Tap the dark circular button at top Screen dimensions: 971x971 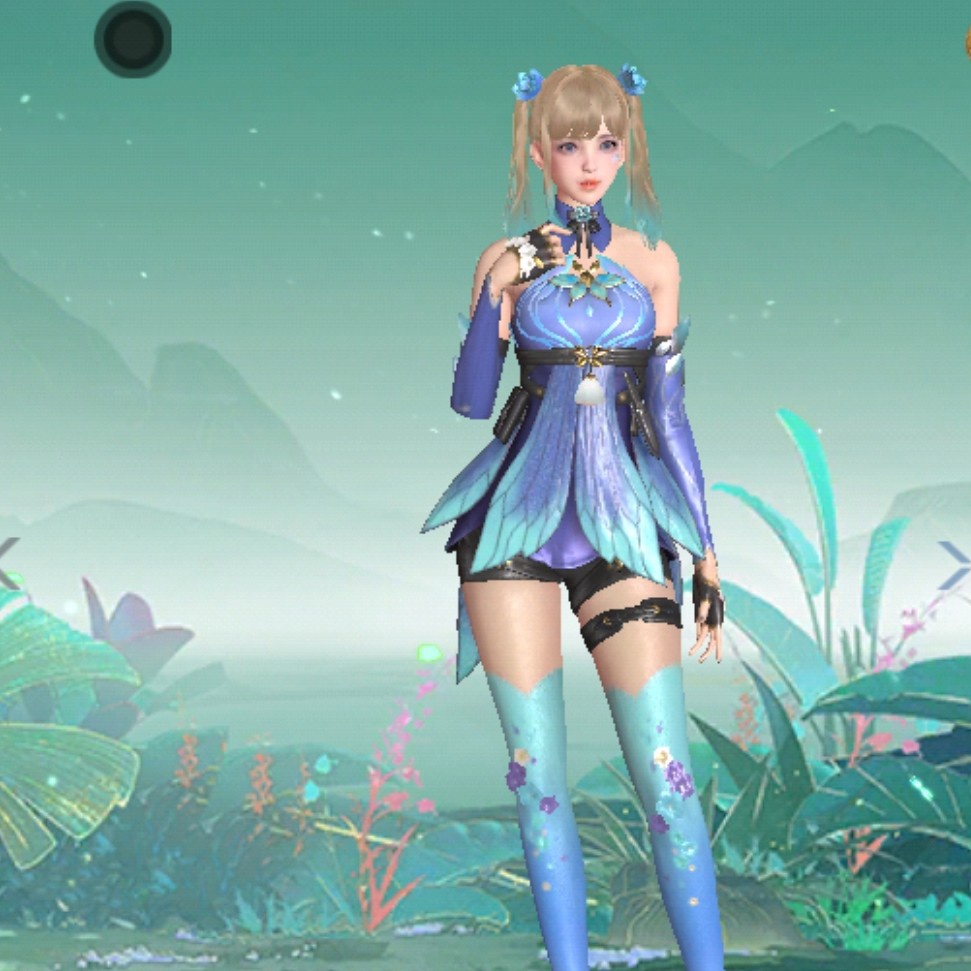coord(133,39)
